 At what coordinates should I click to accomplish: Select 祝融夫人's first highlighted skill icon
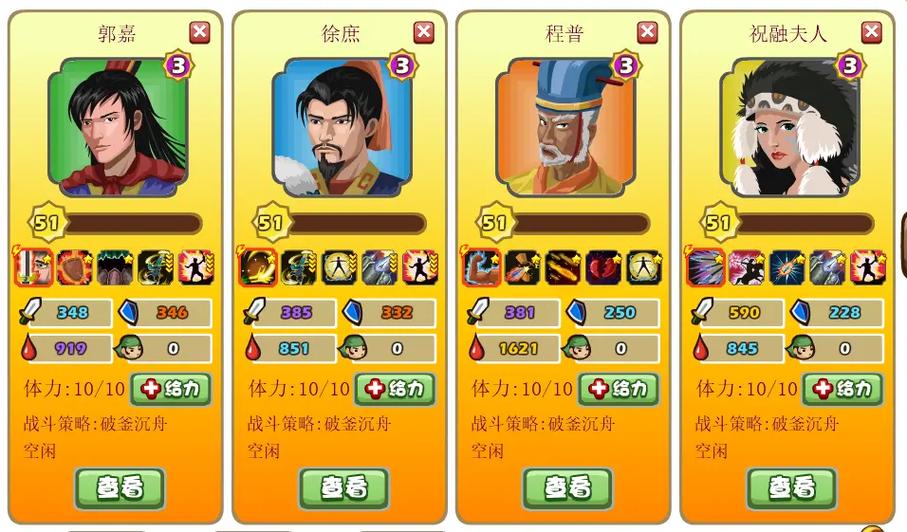[x=706, y=267]
